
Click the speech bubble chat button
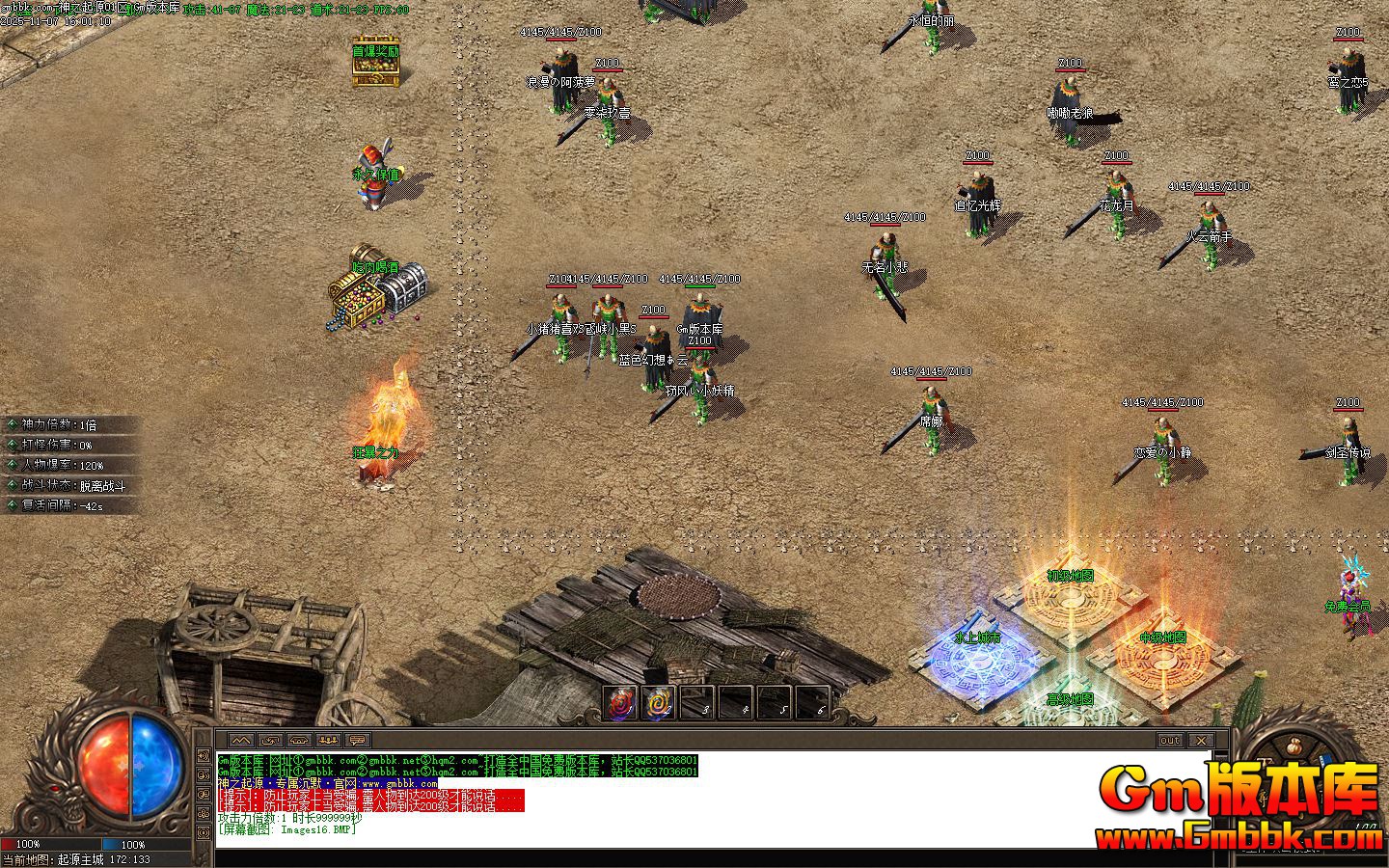click(x=358, y=740)
